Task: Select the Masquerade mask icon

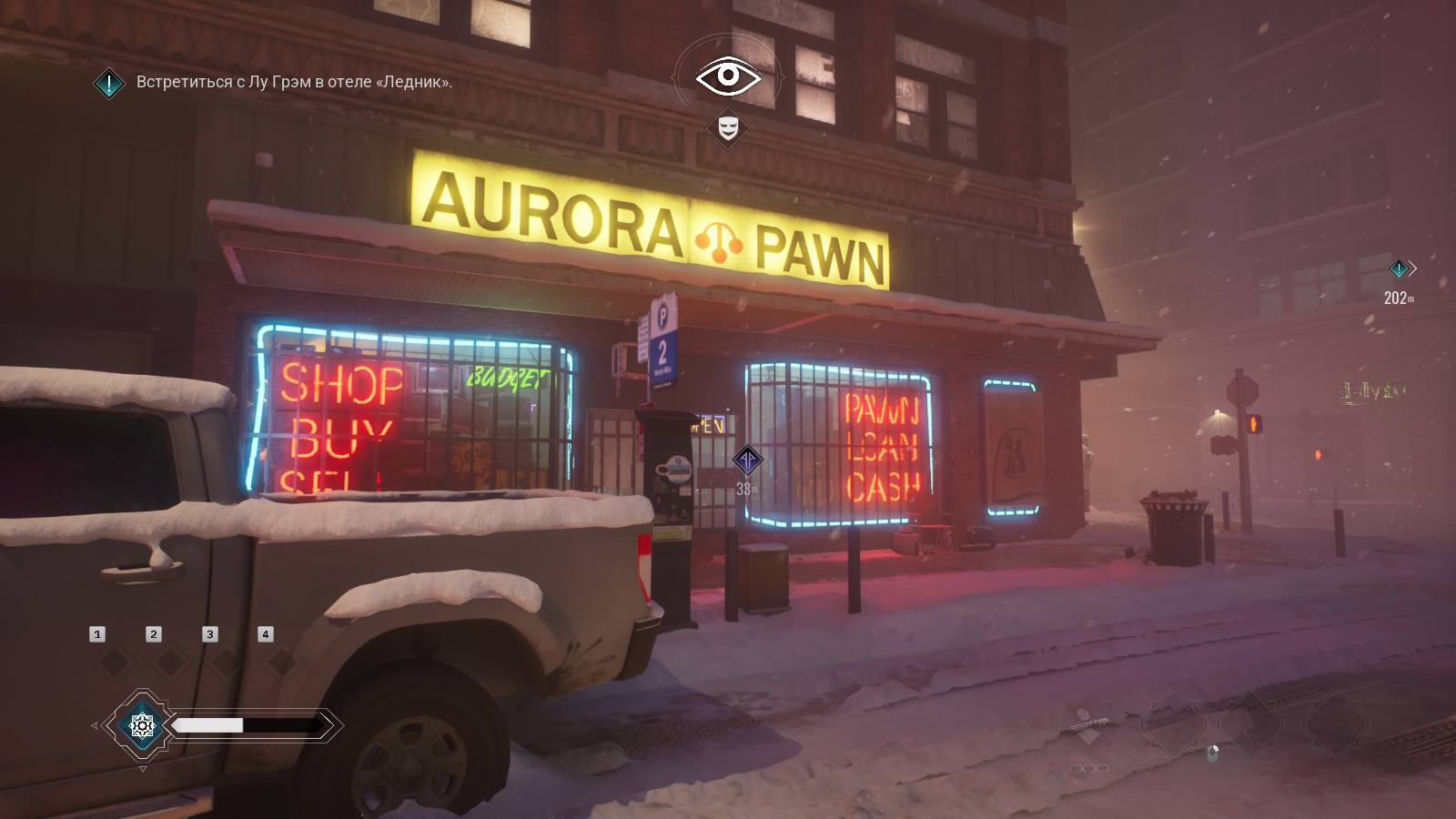Action: (728, 128)
